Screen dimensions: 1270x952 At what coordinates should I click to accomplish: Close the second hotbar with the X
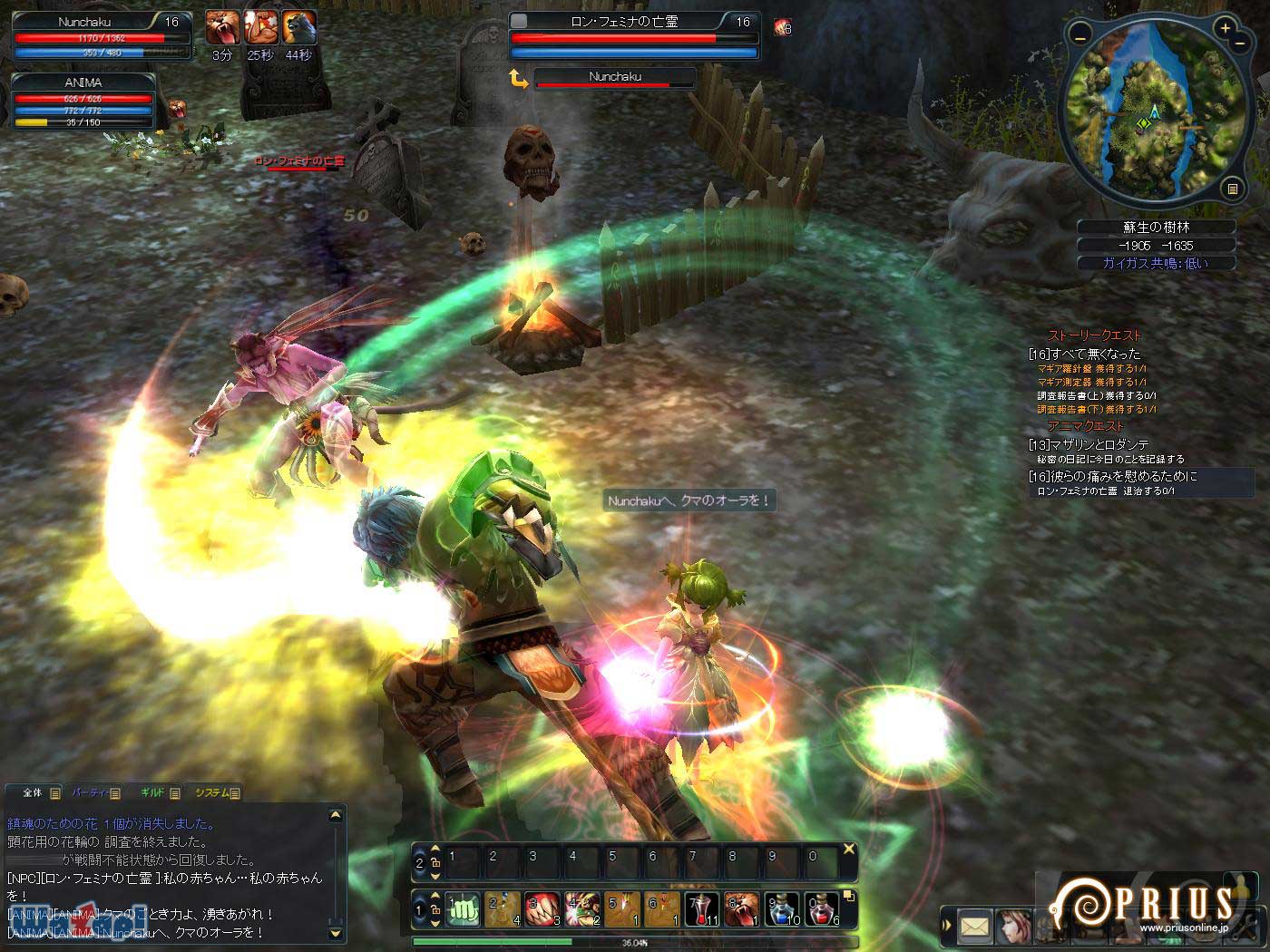[849, 850]
